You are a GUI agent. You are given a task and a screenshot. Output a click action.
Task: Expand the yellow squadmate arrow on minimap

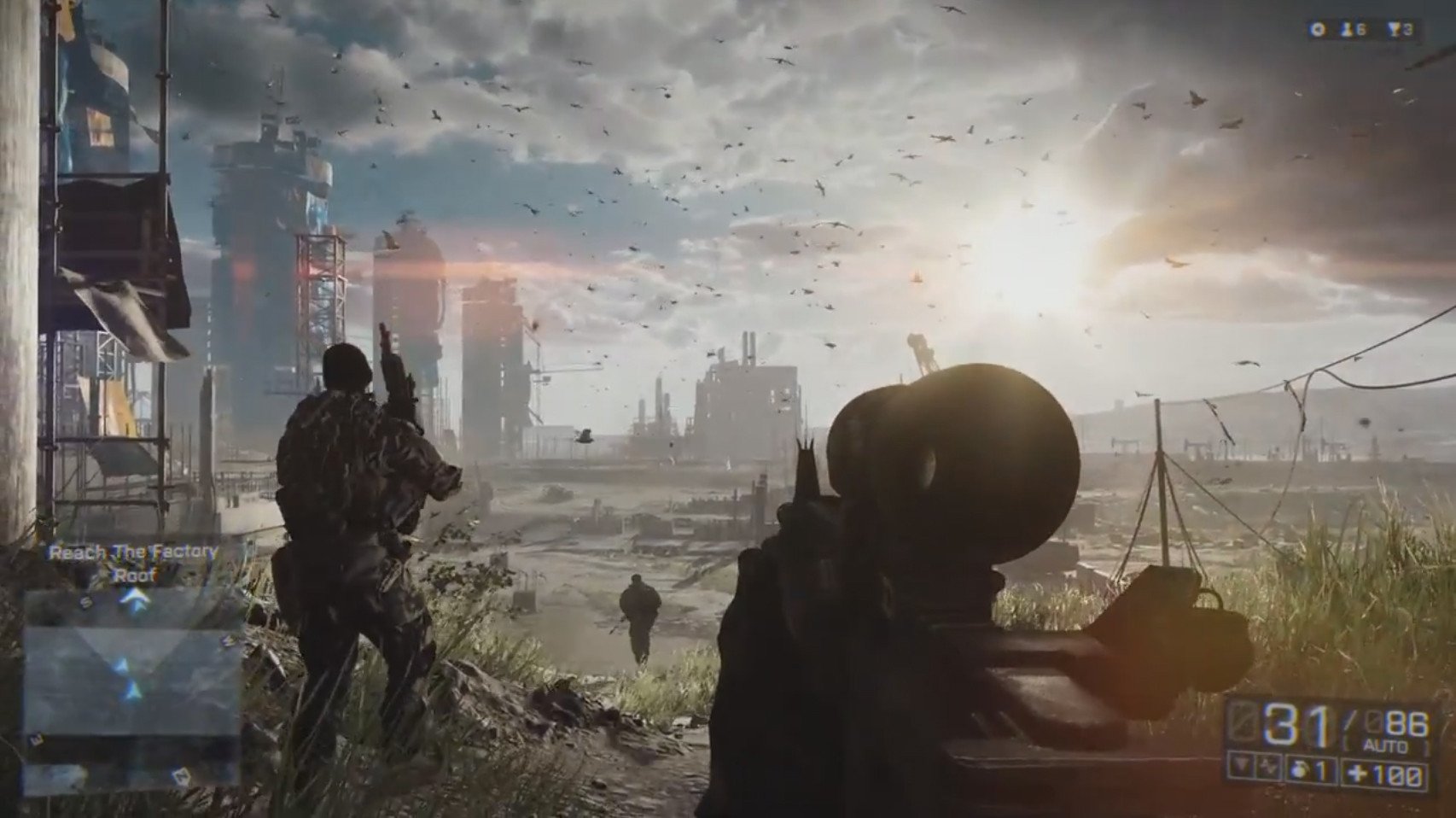point(122,665)
